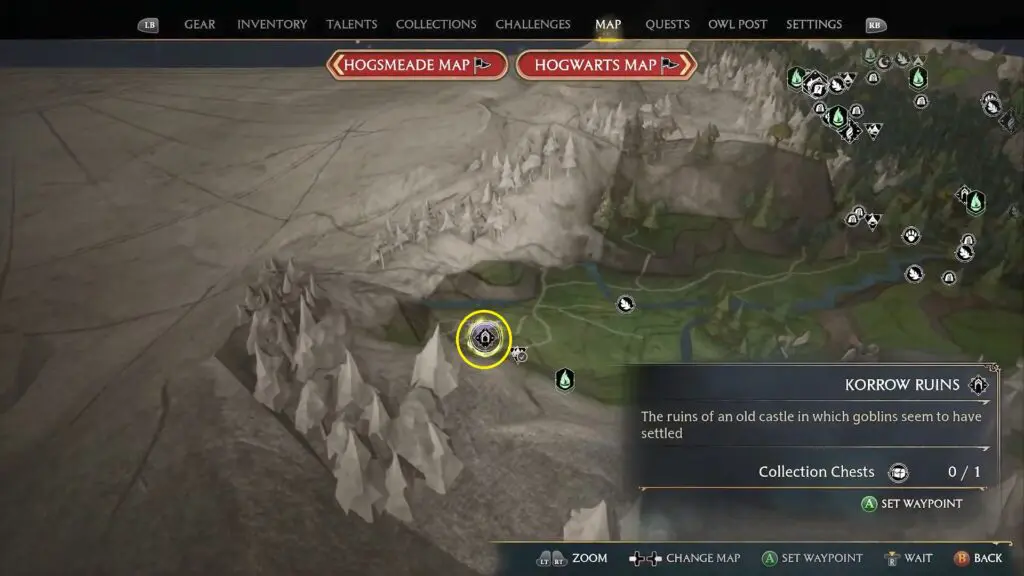The height and width of the screenshot is (576, 1024).
Task: Switch to the Inventory tab
Action: (x=271, y=24)
